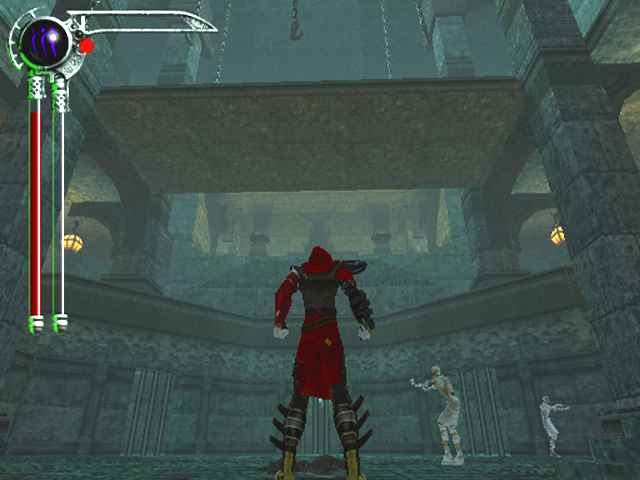
Task: Select the purple claw orb icon
Action: (46, 40)
